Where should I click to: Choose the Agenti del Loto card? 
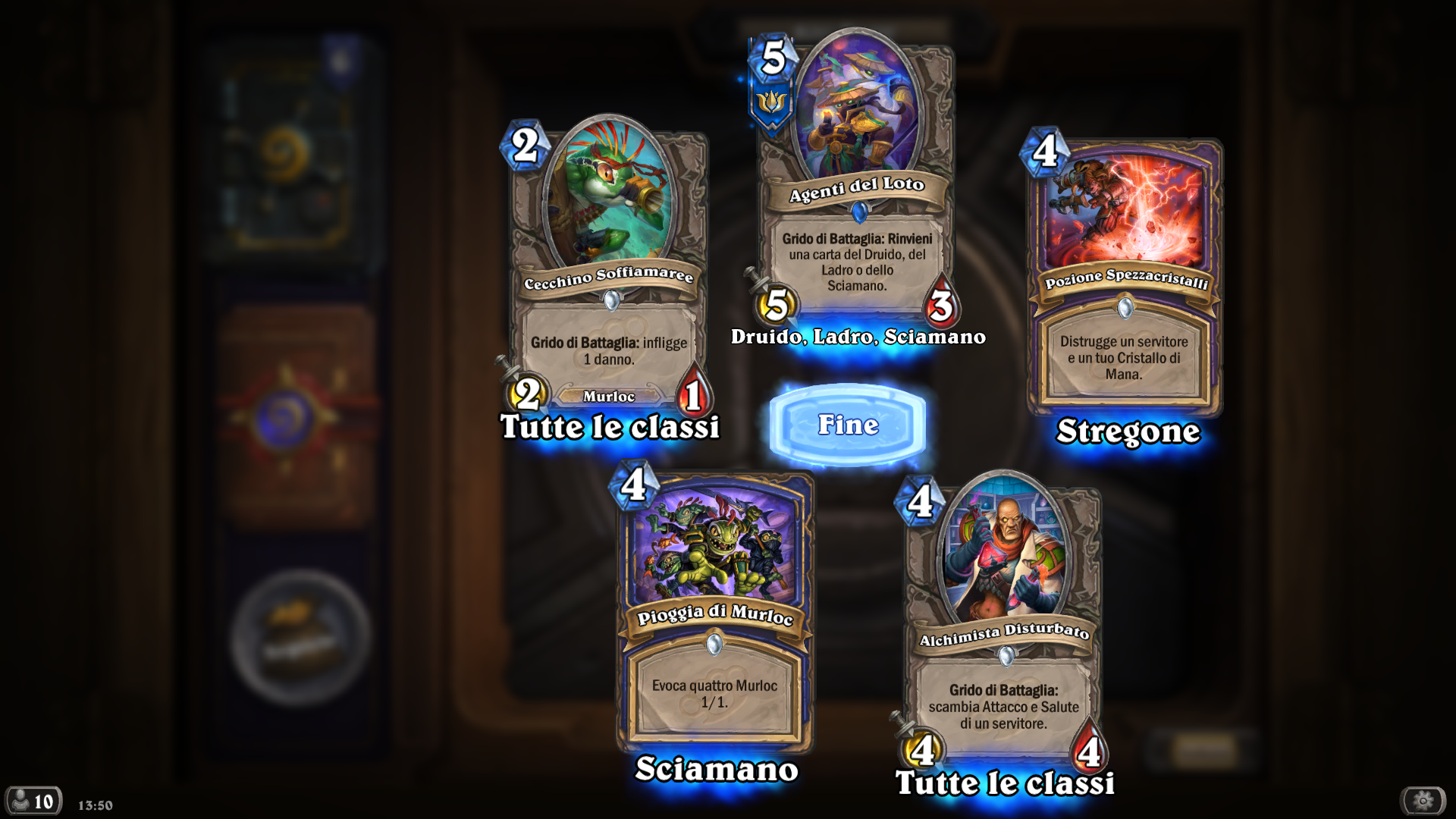tap(857, 182)
